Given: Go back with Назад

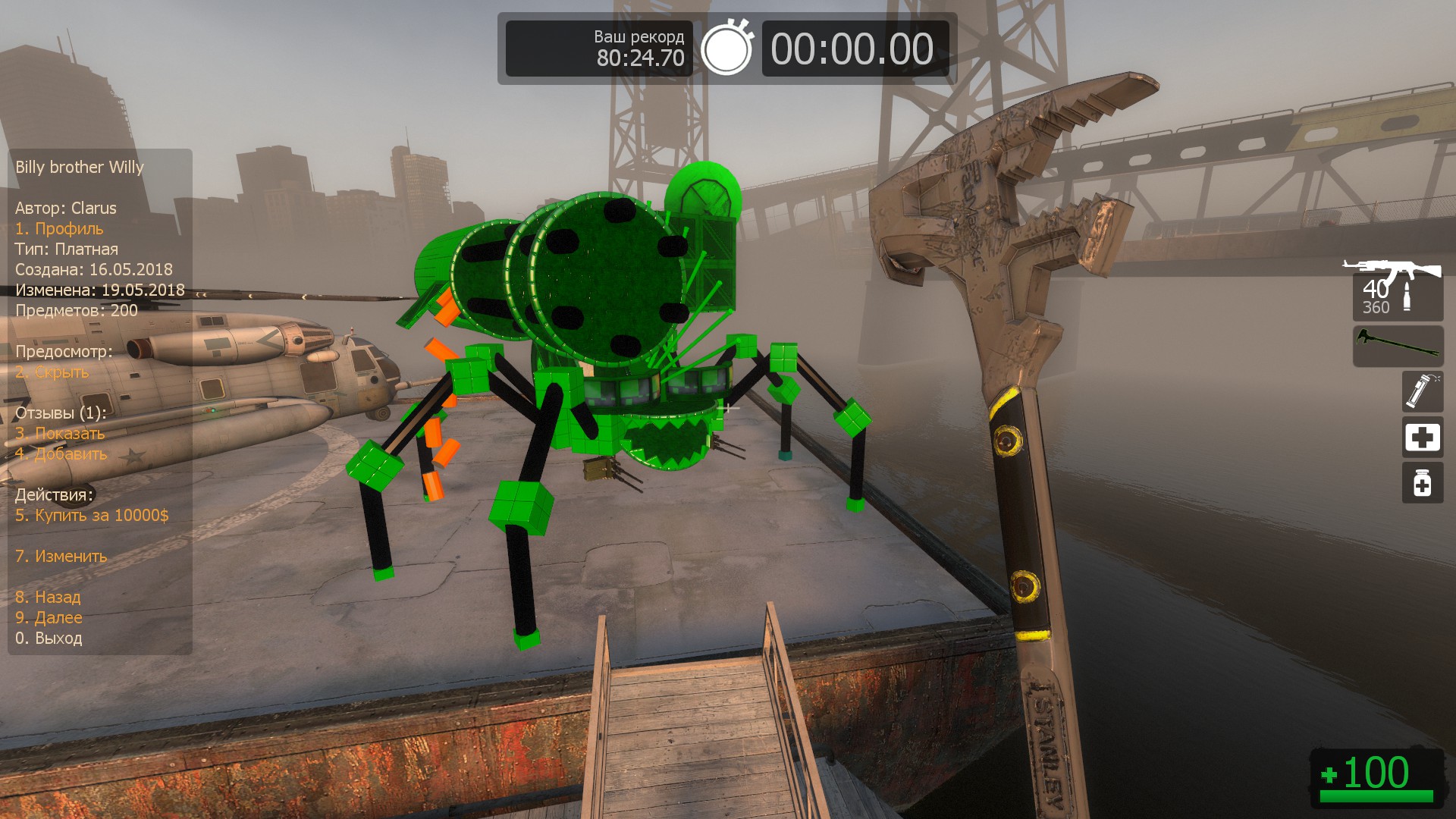Looking at the screenshot, I should tap(48, 598).
